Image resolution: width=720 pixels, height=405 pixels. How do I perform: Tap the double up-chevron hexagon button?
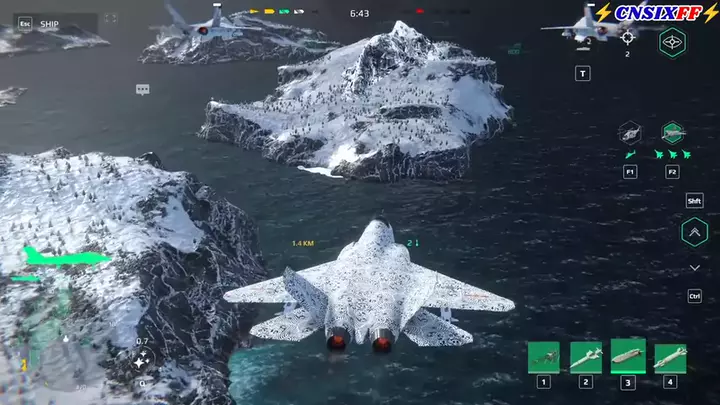click(694, 234)
